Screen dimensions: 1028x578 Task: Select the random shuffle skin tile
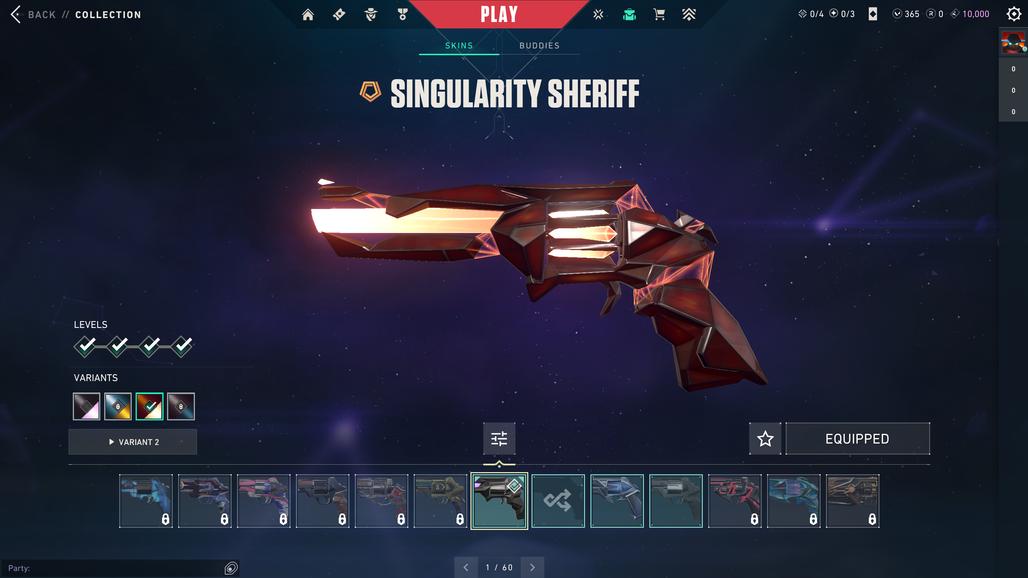click(x=558, y=501)
